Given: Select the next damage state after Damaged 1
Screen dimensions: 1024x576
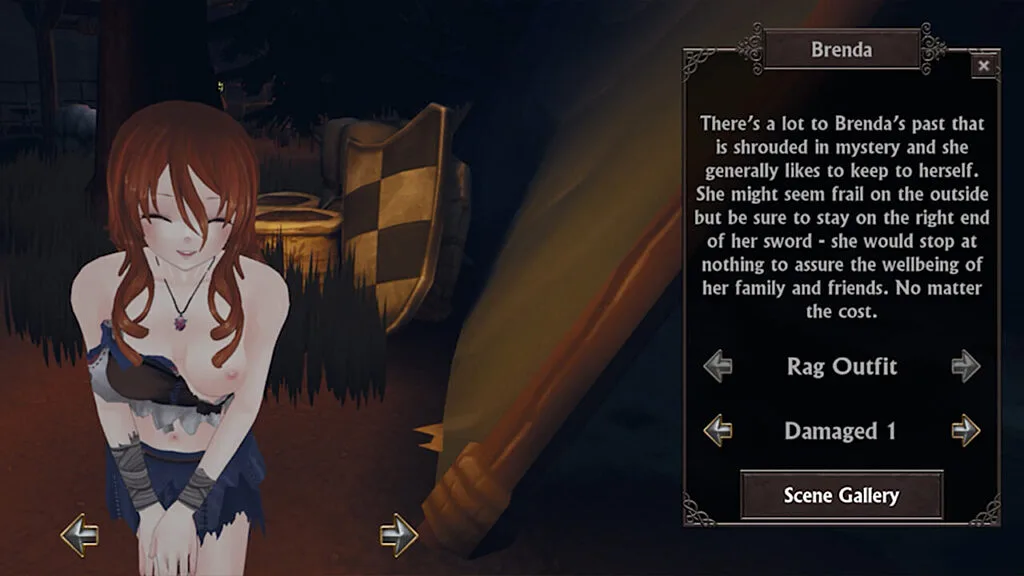Looking at the screenshot, I should pyautogui.click(x=965, y=431).
